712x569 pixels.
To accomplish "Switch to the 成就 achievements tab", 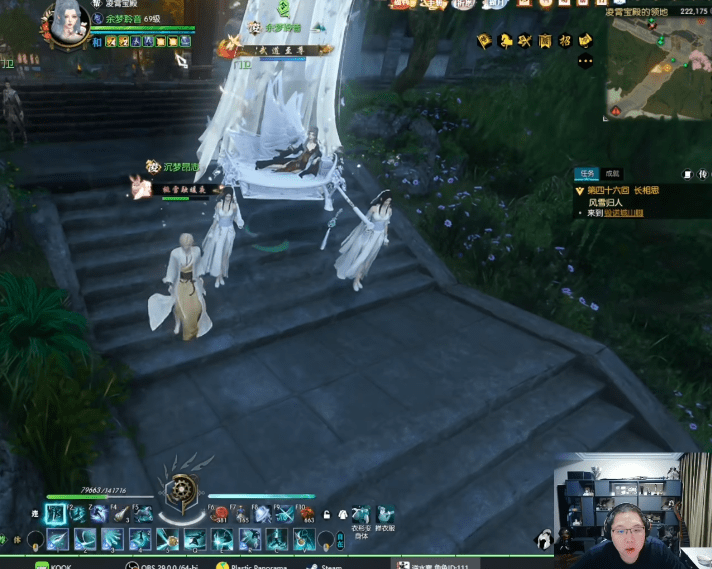I will (x=613, y=173).
